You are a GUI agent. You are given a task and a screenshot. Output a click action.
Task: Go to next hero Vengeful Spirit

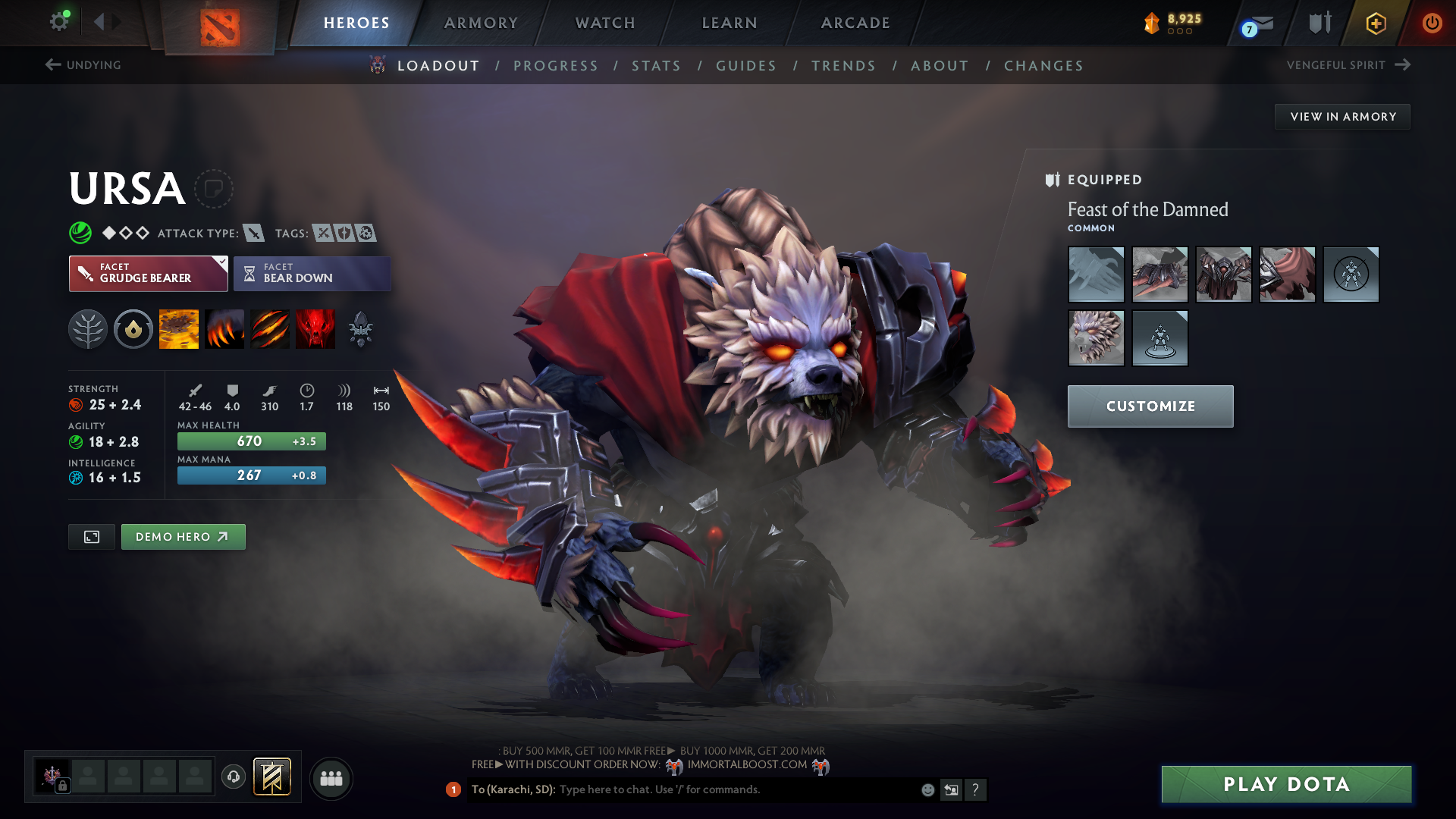1348,65
